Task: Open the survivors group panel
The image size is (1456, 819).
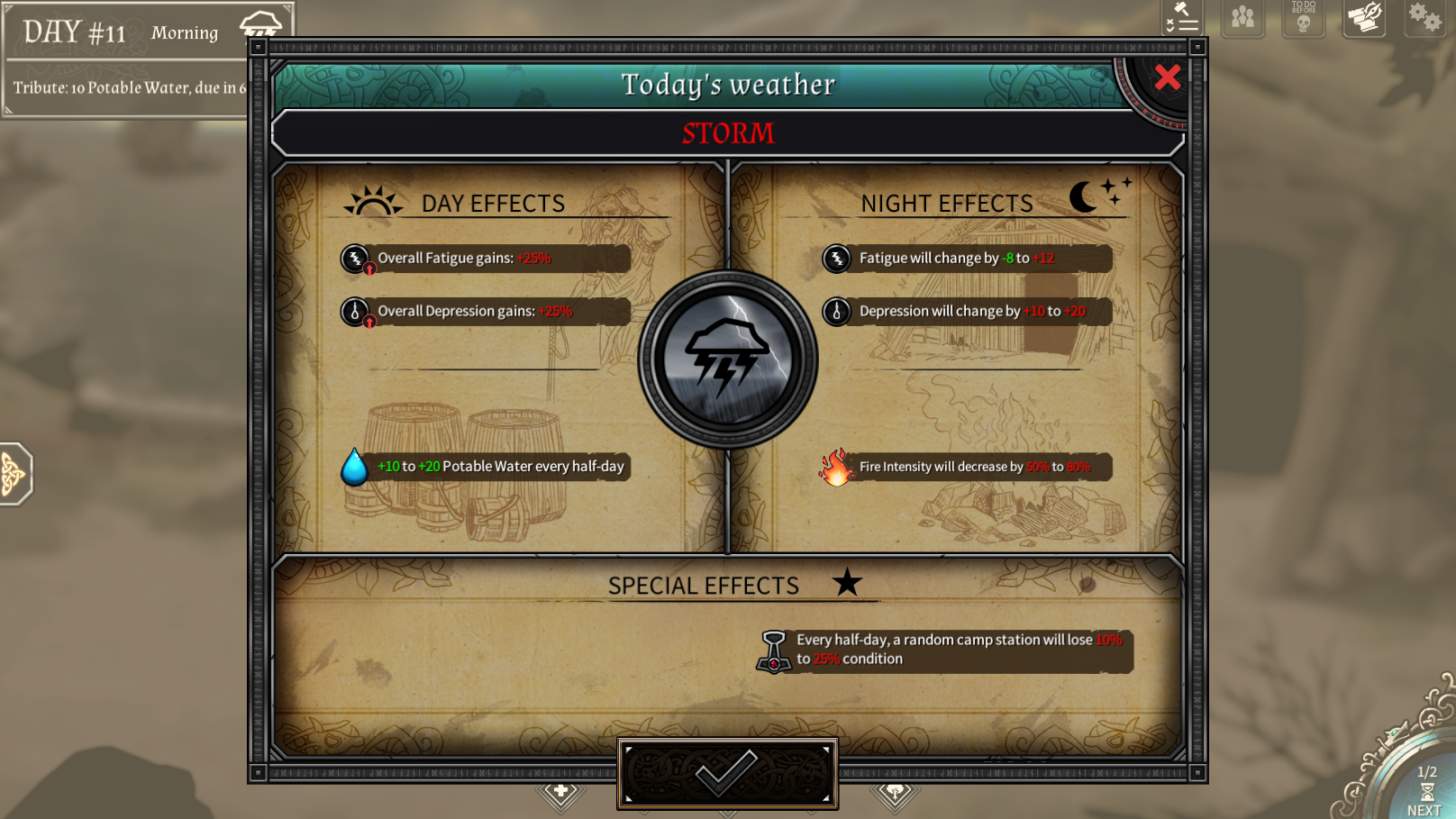Action: click(x=1242, y=17)
